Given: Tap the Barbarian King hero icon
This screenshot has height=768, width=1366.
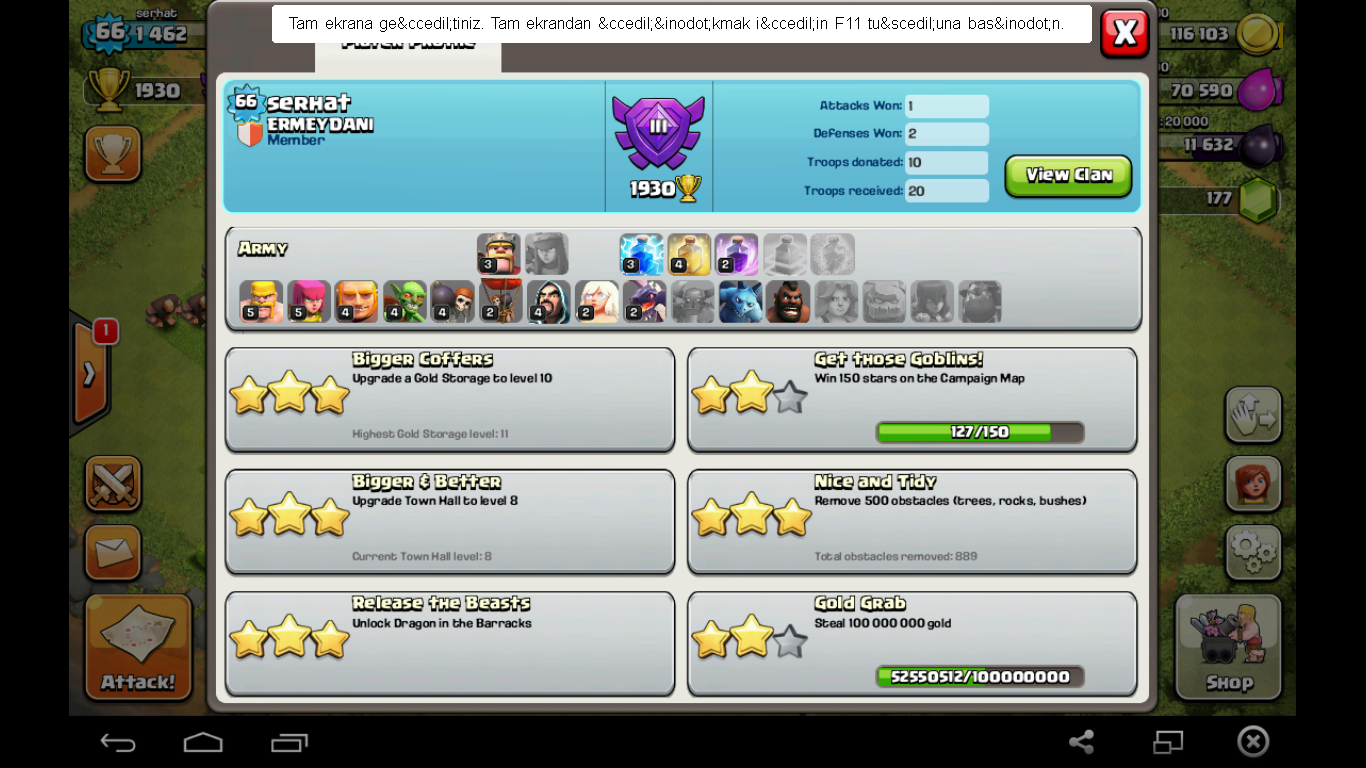Looking at the screenshot, I should (x=498, y=254).
